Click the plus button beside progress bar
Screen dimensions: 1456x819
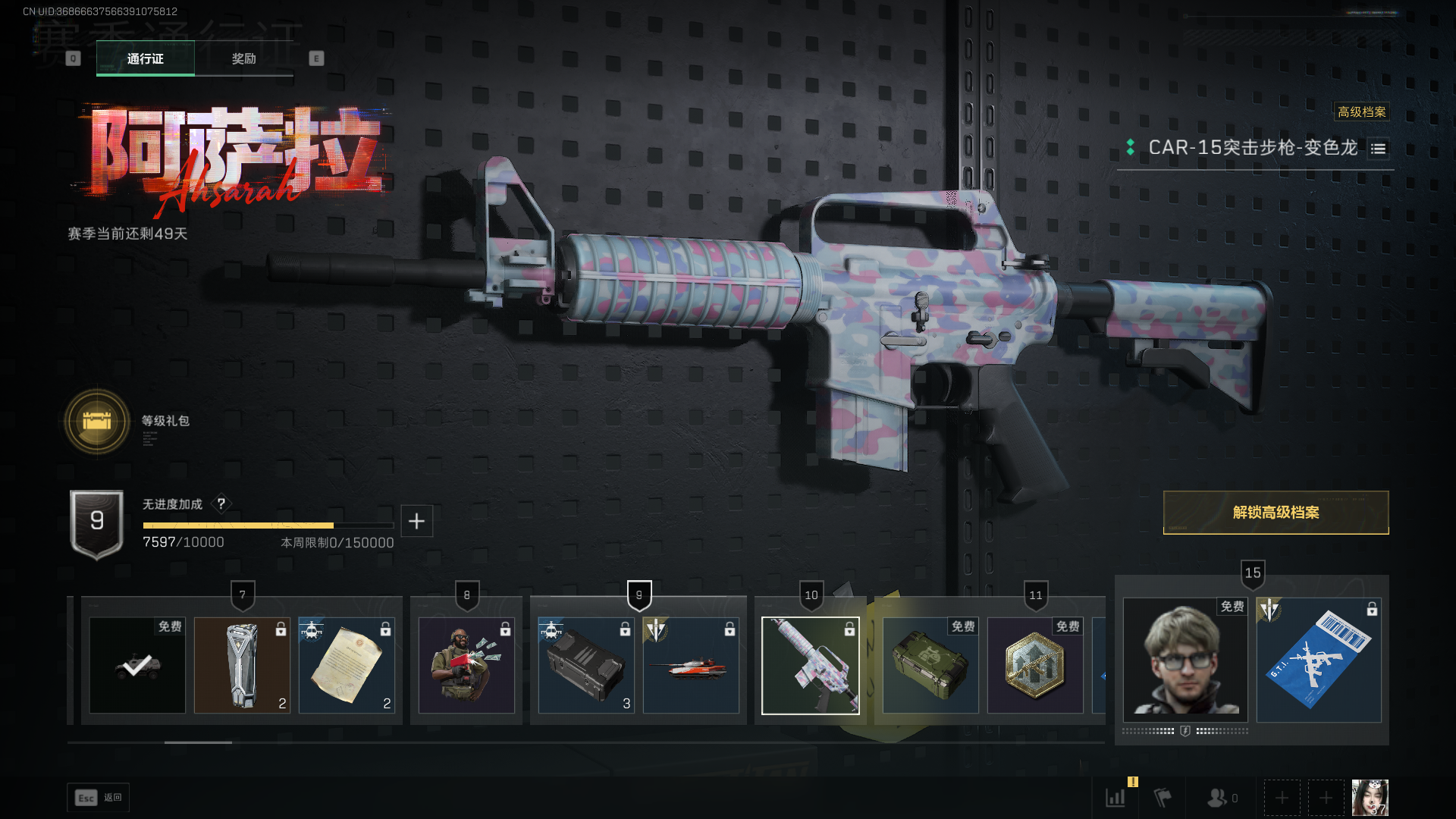pyautogui.click(x=416, y=521)
